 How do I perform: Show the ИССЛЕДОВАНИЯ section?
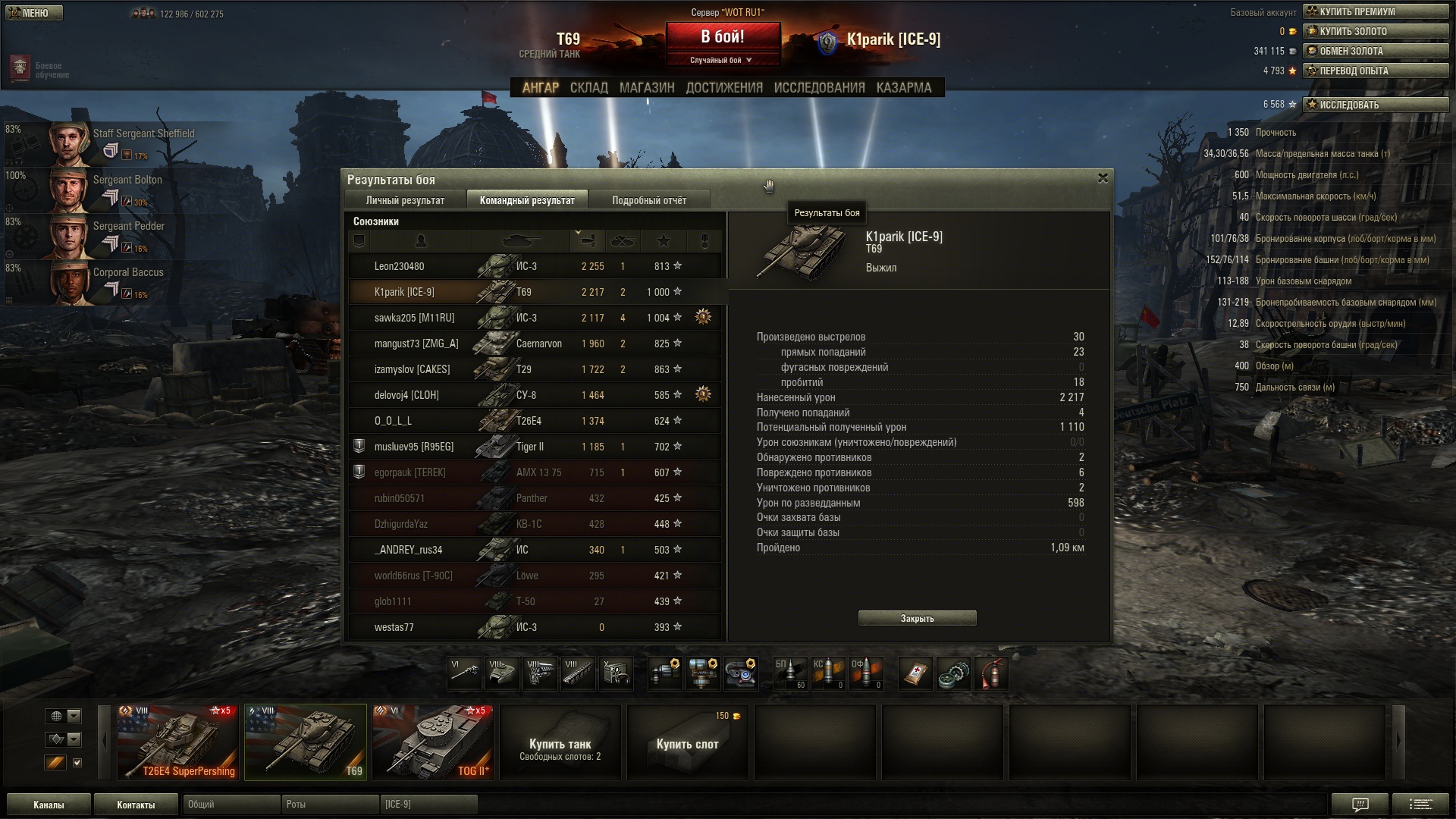[x=819, y=88]
